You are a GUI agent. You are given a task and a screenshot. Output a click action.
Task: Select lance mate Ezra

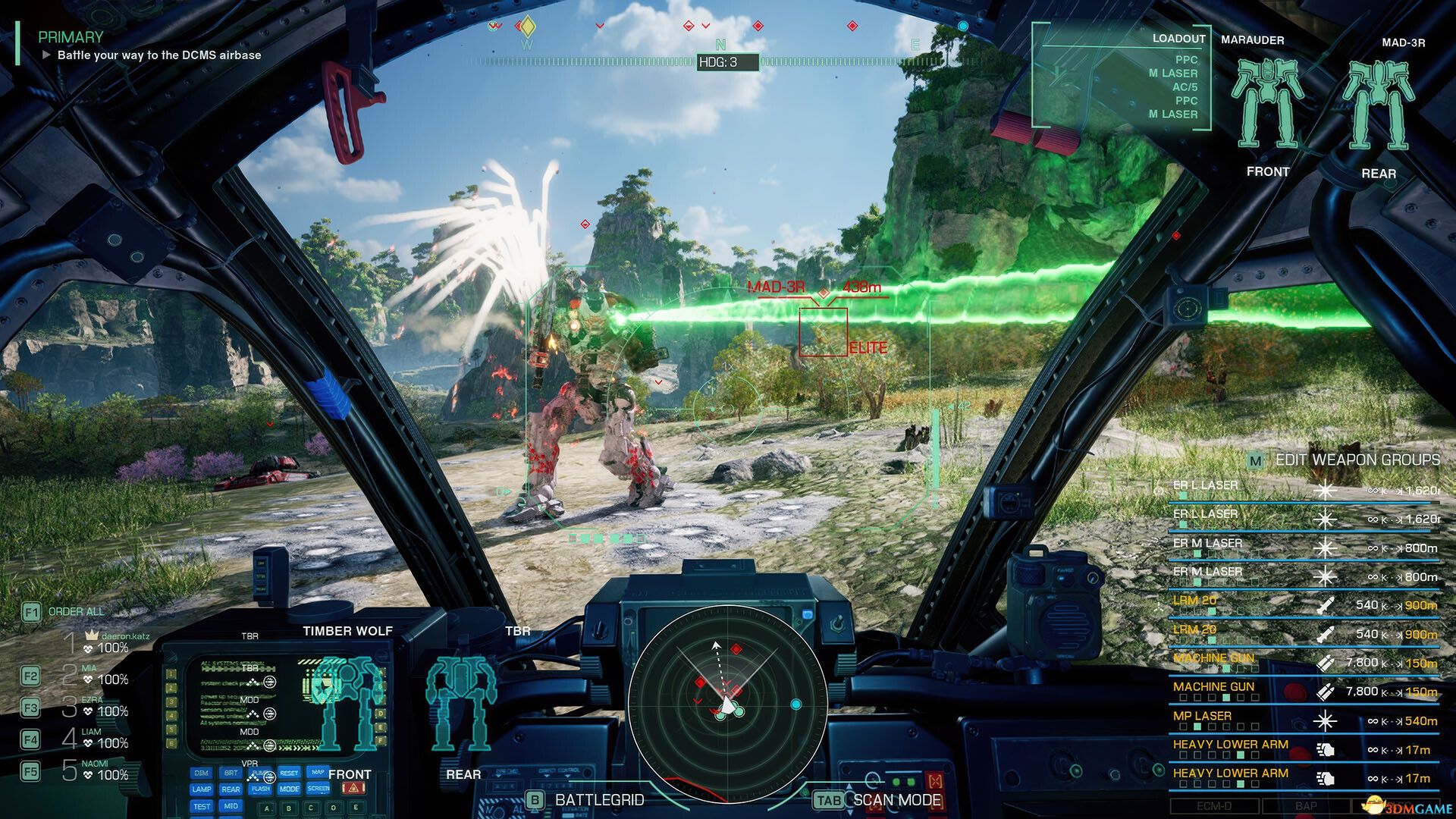pyautogui.click(x=96, y=707)
